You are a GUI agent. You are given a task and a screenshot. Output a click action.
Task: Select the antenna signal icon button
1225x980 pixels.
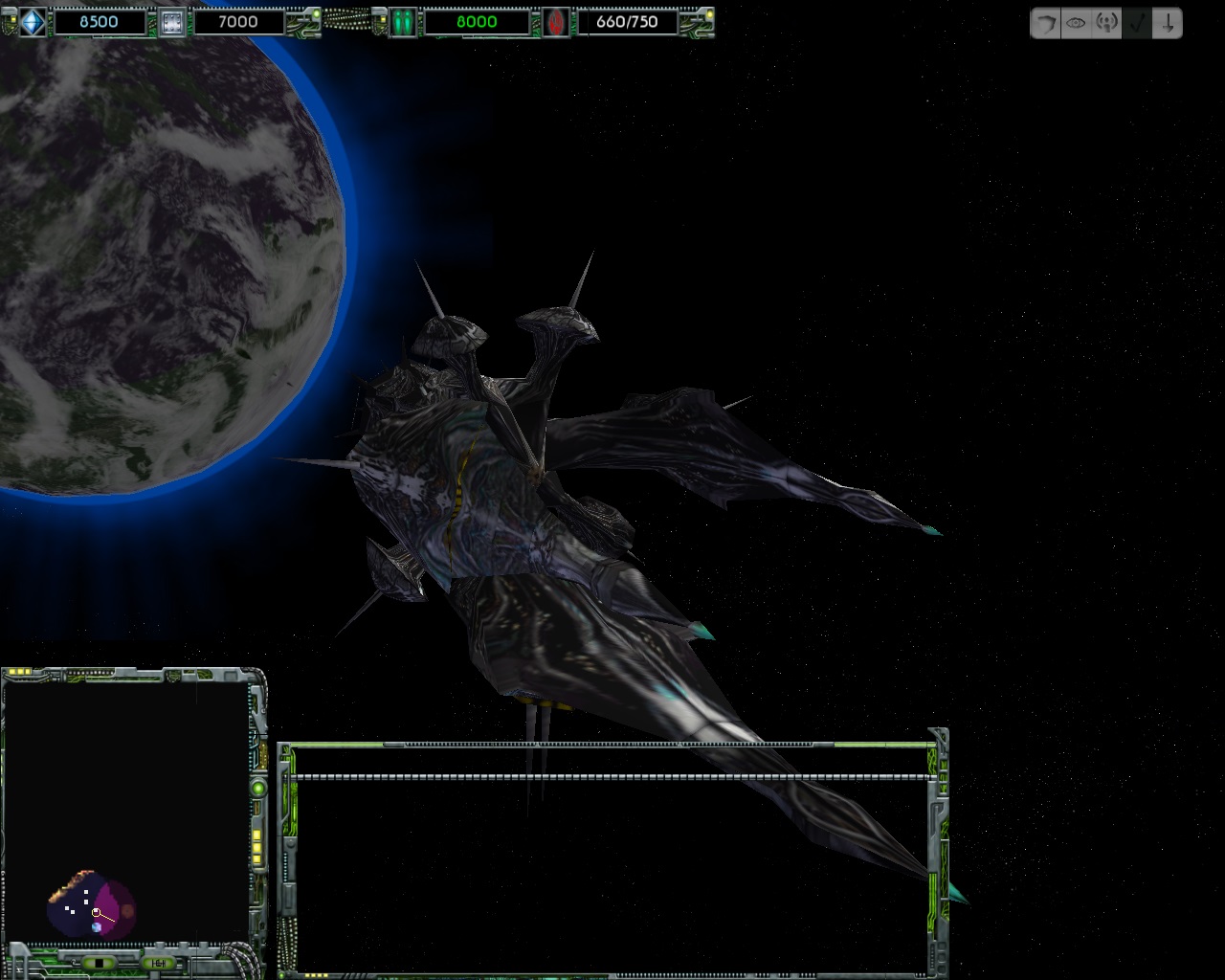[x=1106, y=24]
